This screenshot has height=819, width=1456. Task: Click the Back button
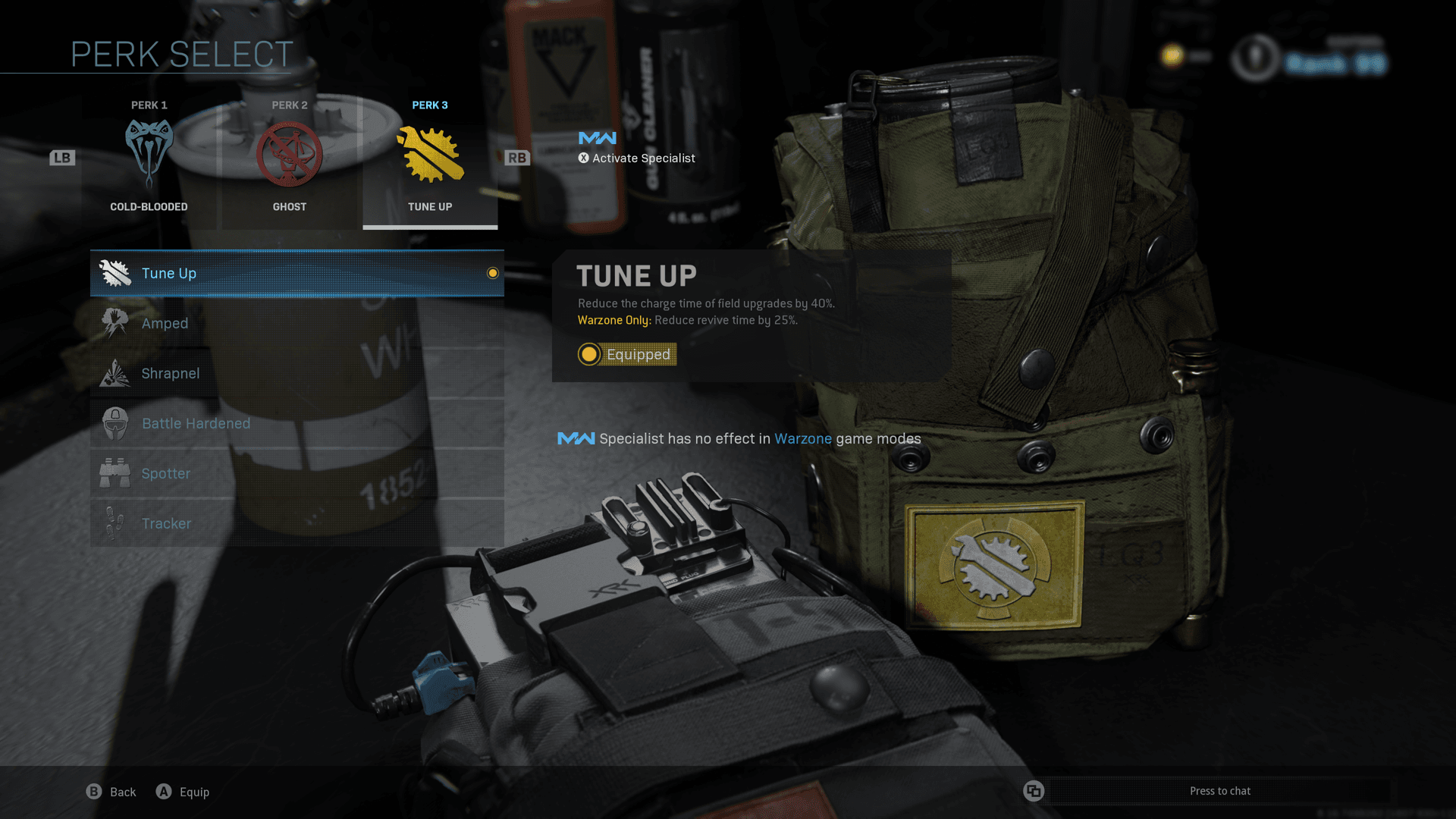point(111,791)
